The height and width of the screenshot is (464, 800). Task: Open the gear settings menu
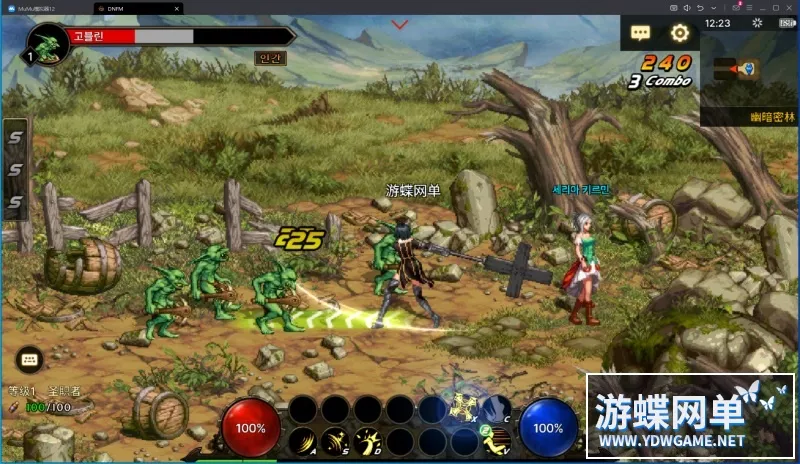680,33
